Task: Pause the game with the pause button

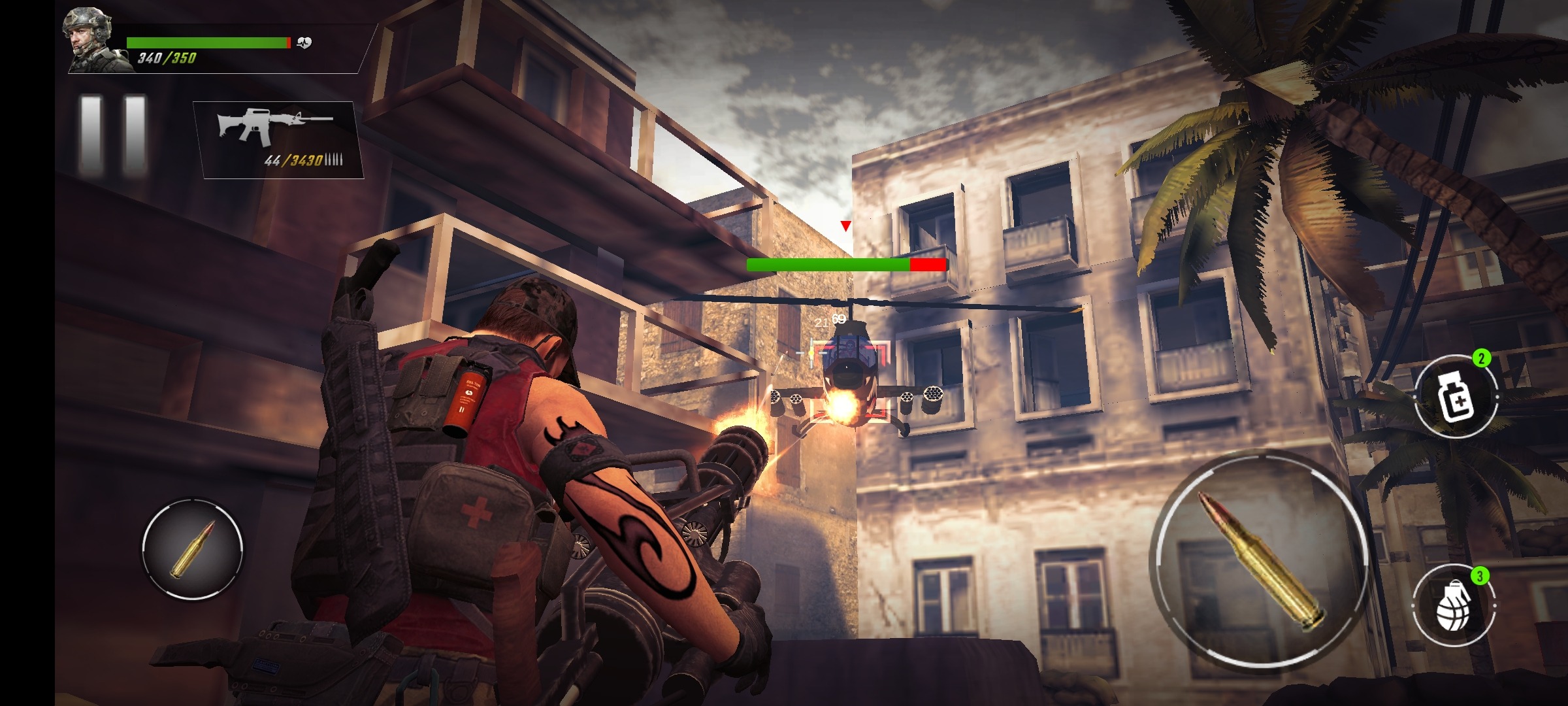Action: coord(112,135)
